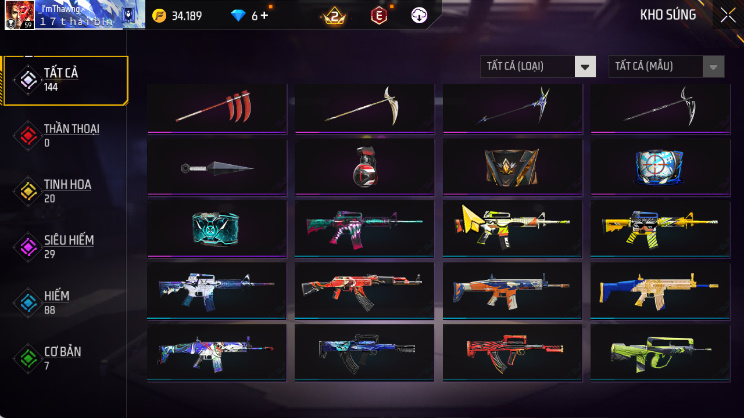Pick the blue loot box with crosshair
744x418 pixels.
(x=657, y=167)
